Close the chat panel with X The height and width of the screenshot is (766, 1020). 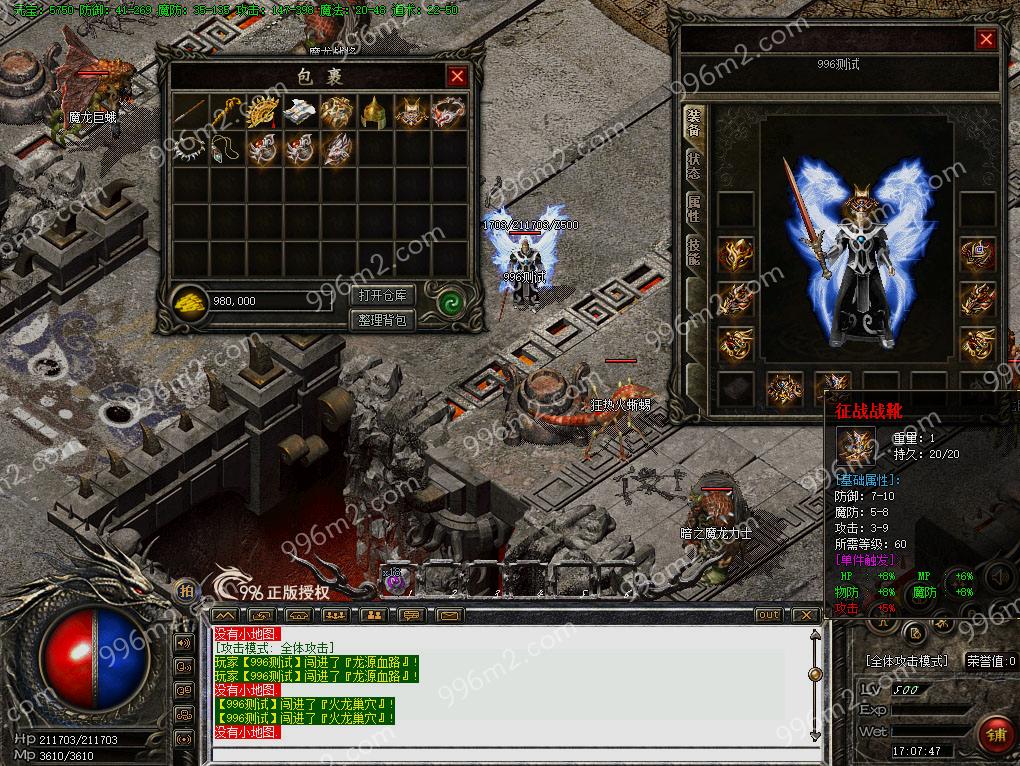pos(805,615)
